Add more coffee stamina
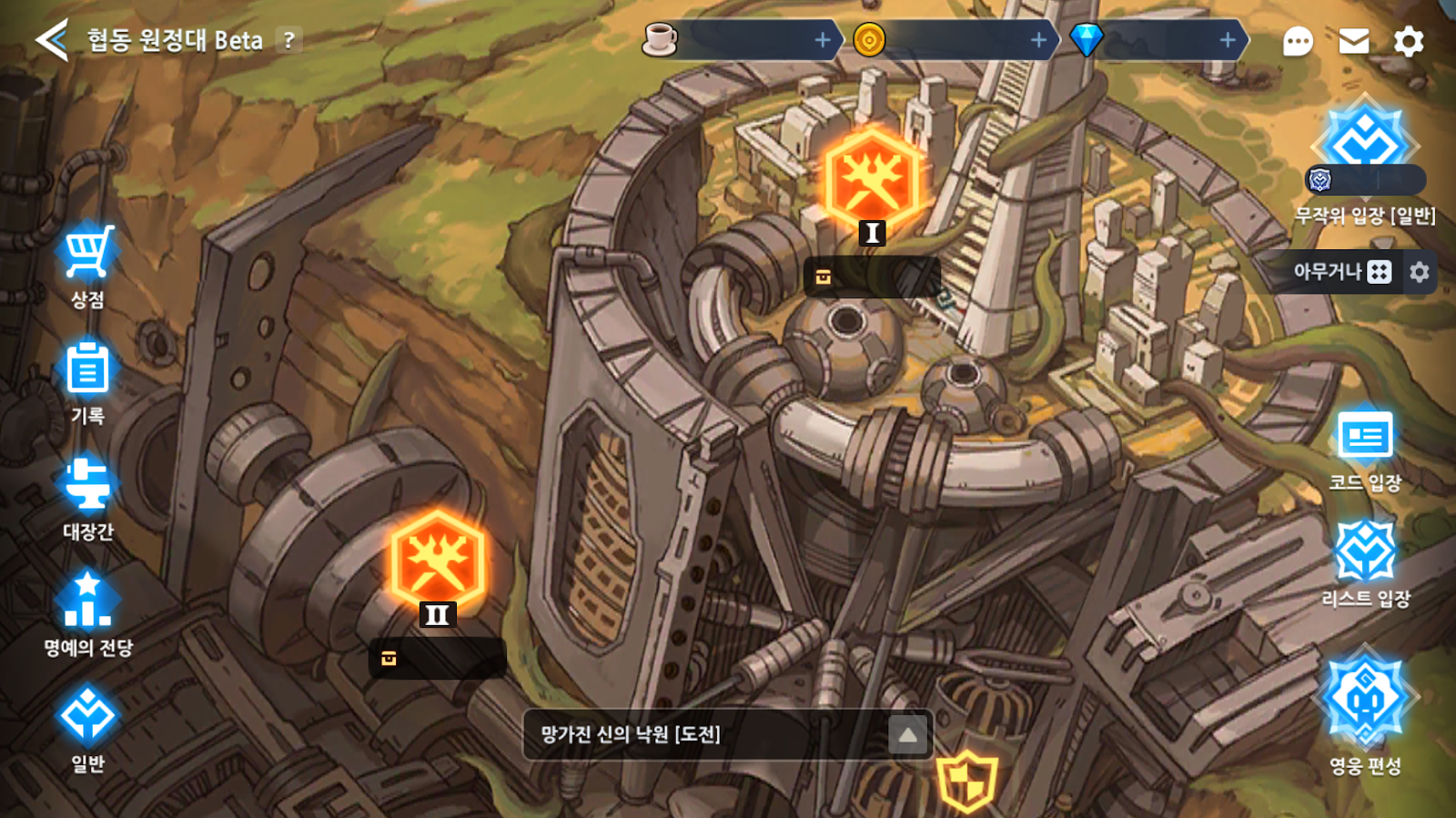The image size is (1456, 818). click(823, 40)
